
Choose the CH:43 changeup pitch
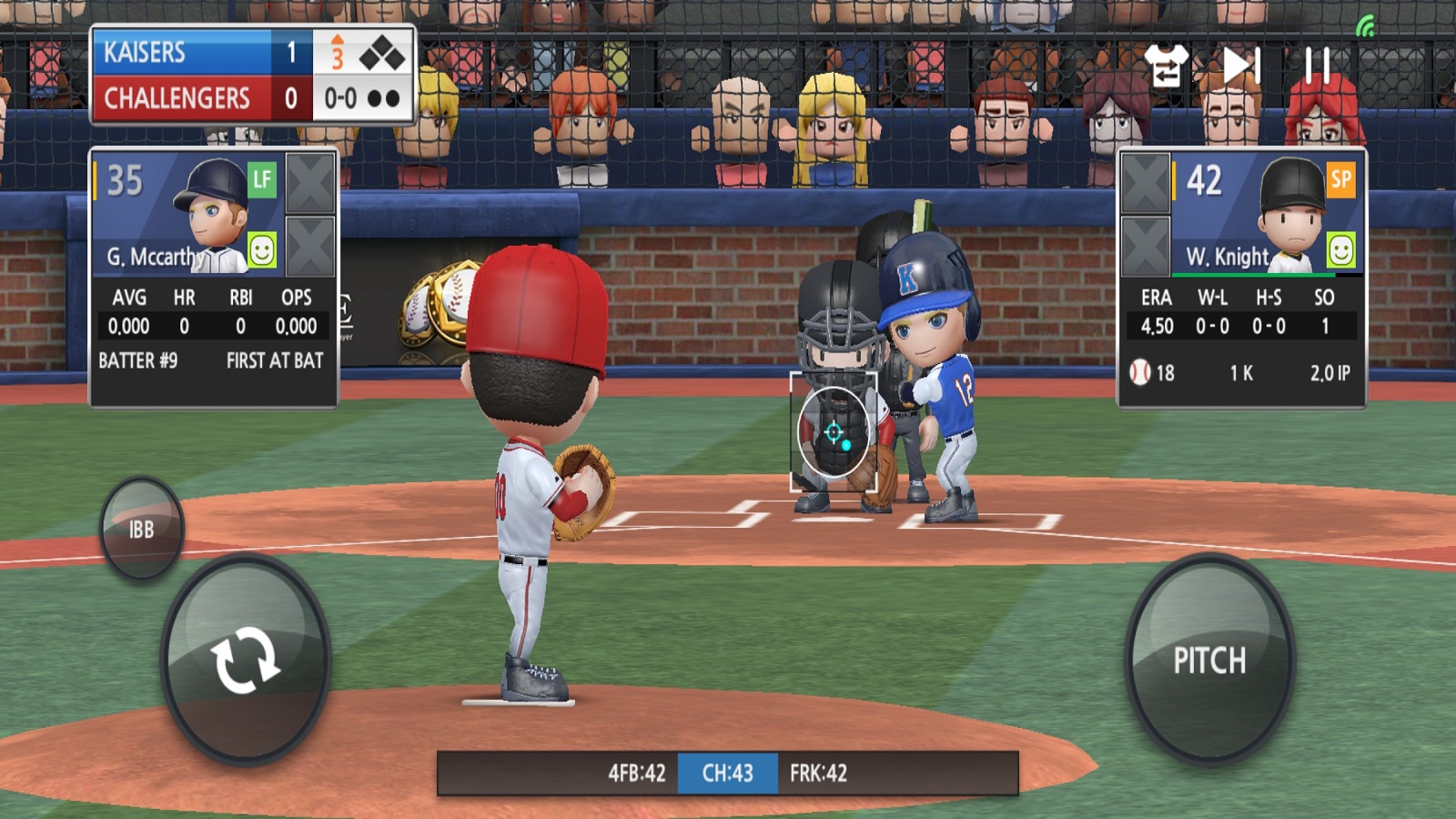[x=727, y=773]
